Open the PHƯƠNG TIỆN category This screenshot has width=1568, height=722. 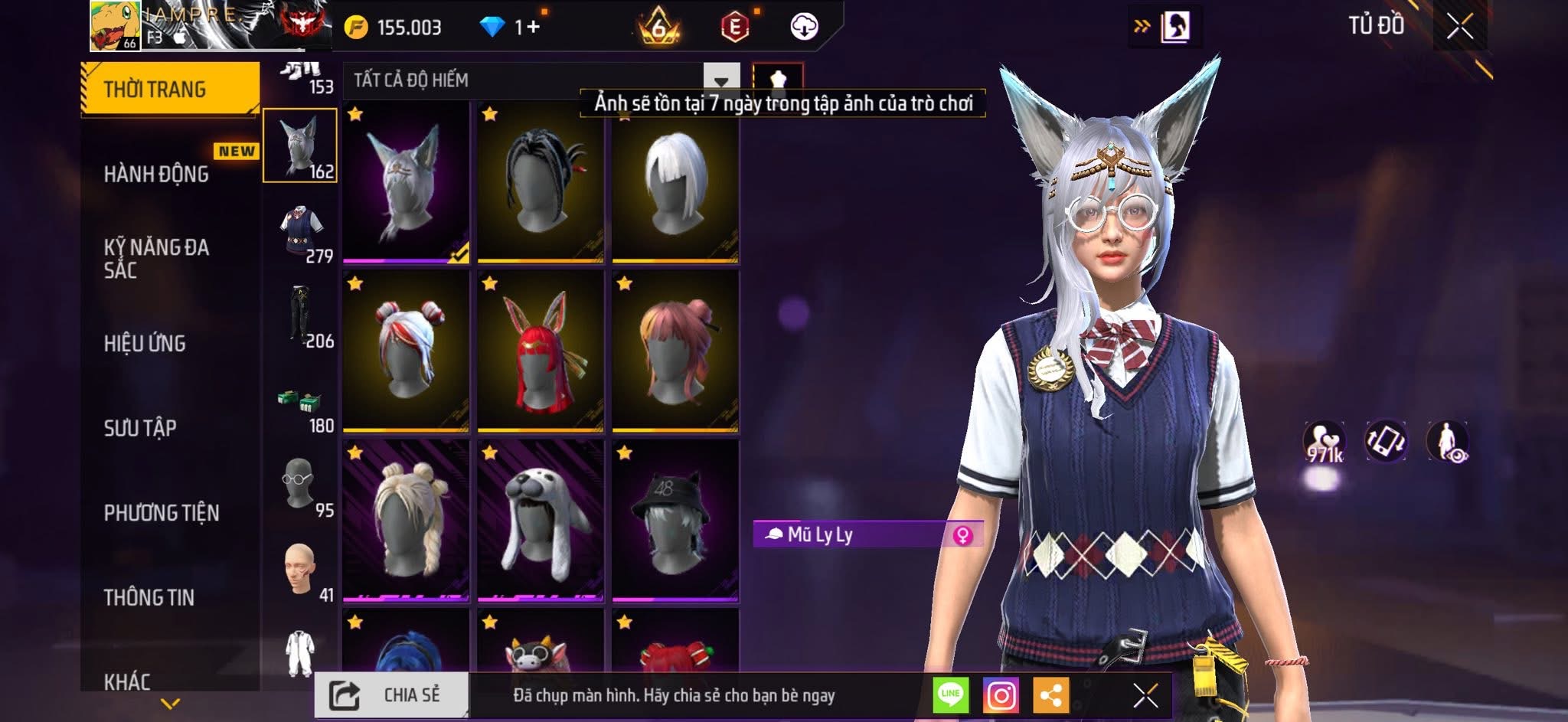click(162, 512)
